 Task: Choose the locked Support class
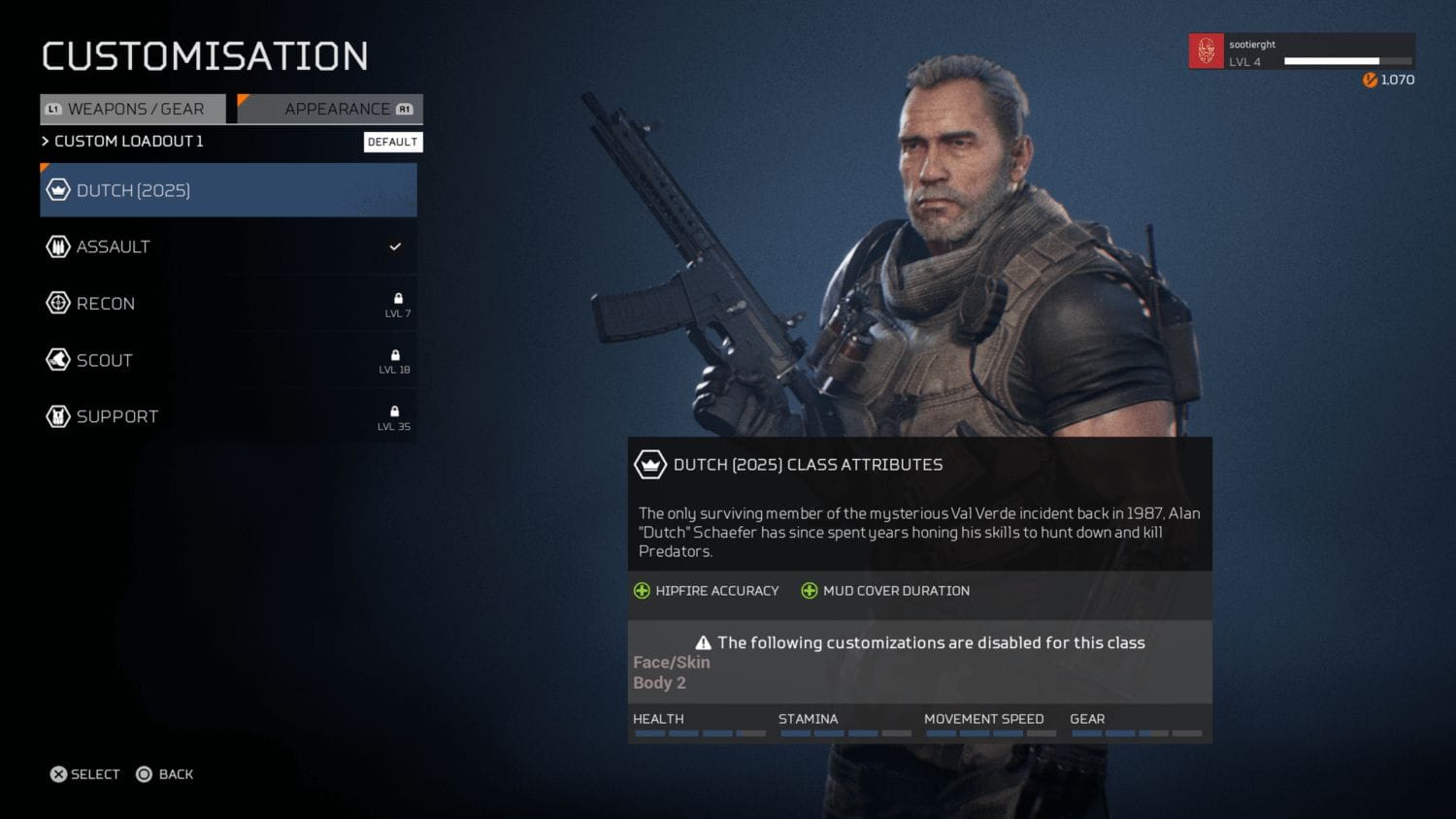click(x=228, y=416)
